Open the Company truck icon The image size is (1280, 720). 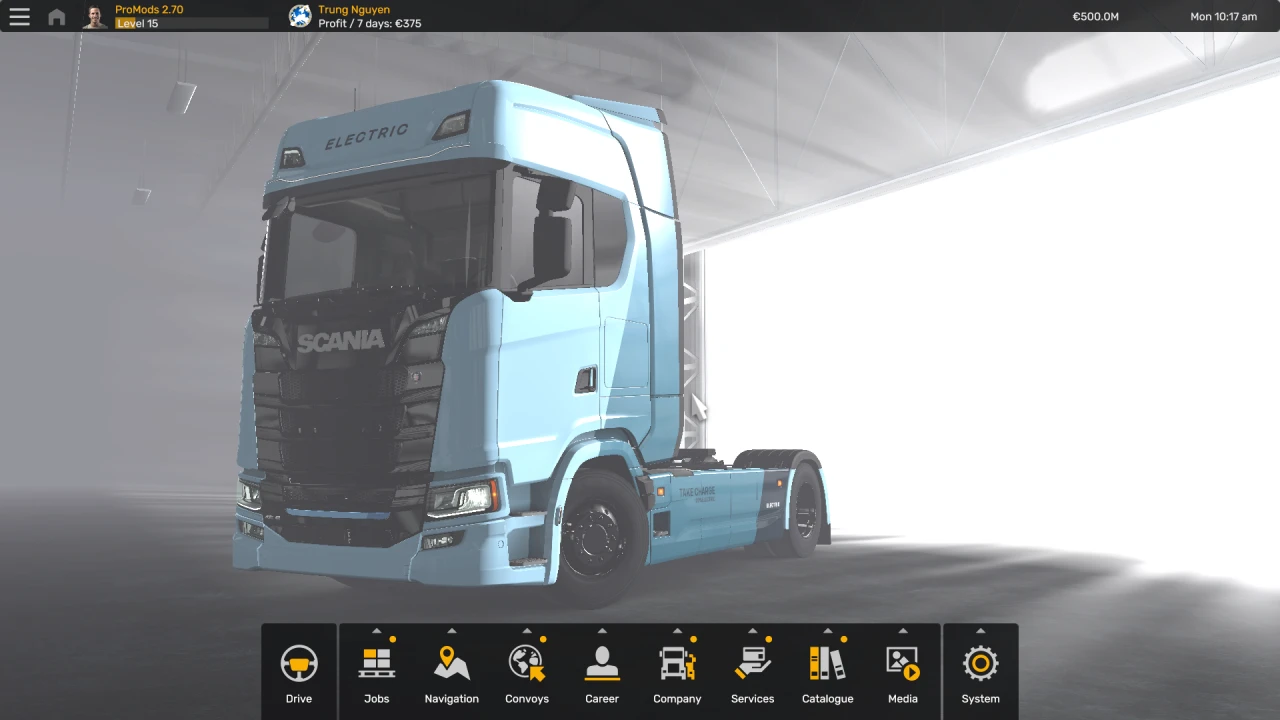677,661
